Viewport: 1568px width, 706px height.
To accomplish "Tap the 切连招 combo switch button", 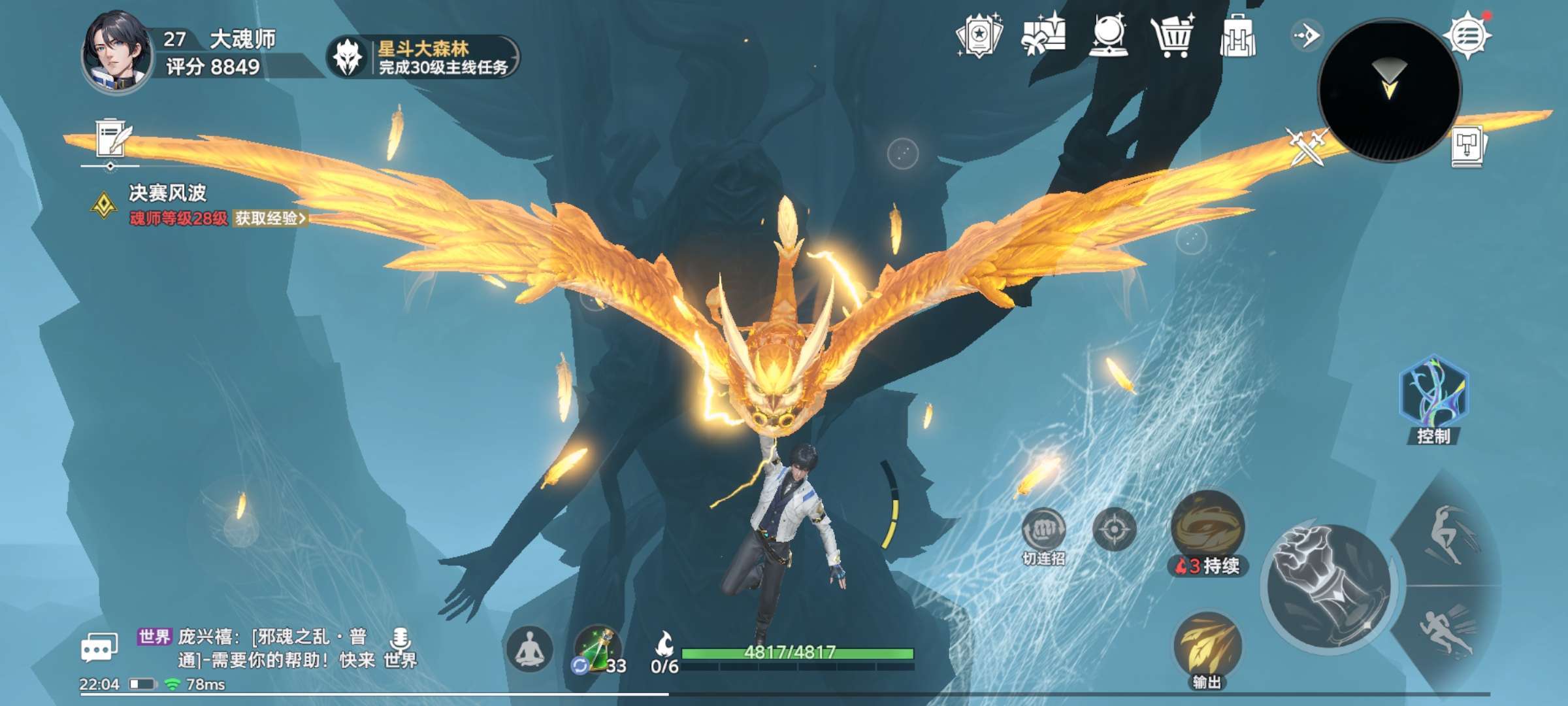I will 1043,531.
